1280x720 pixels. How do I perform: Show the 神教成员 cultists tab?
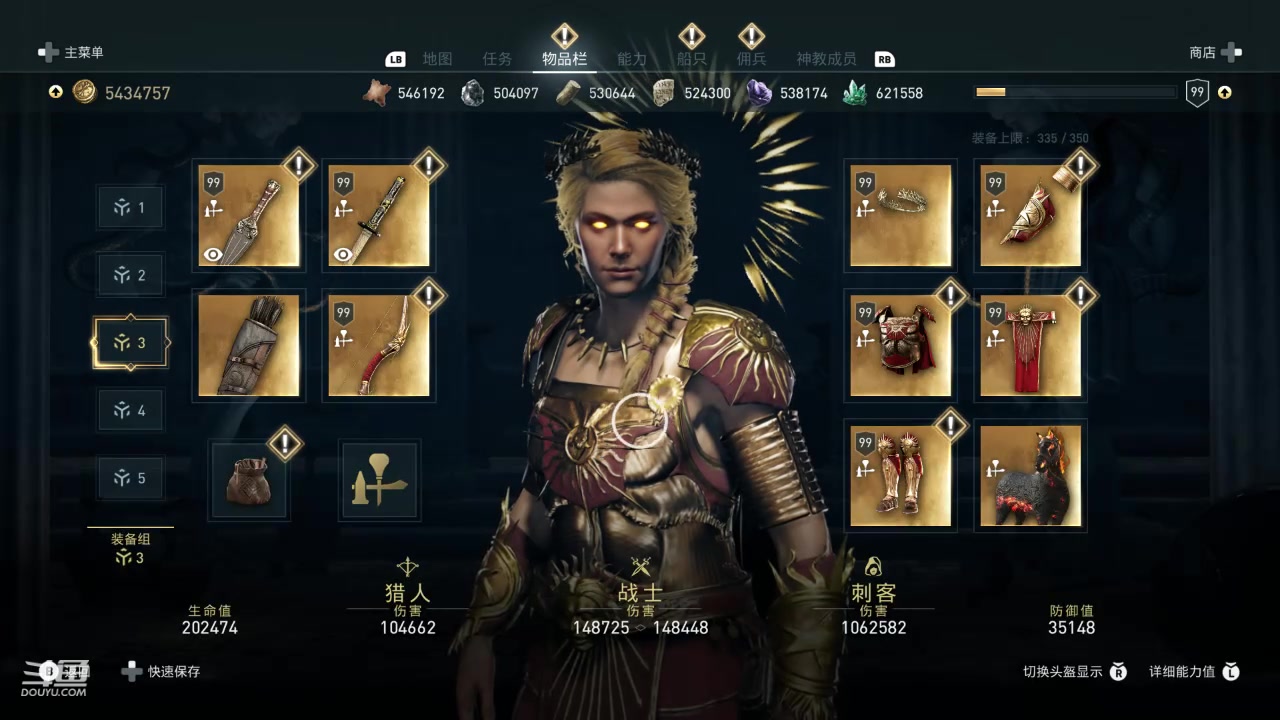tap(826, 59)
